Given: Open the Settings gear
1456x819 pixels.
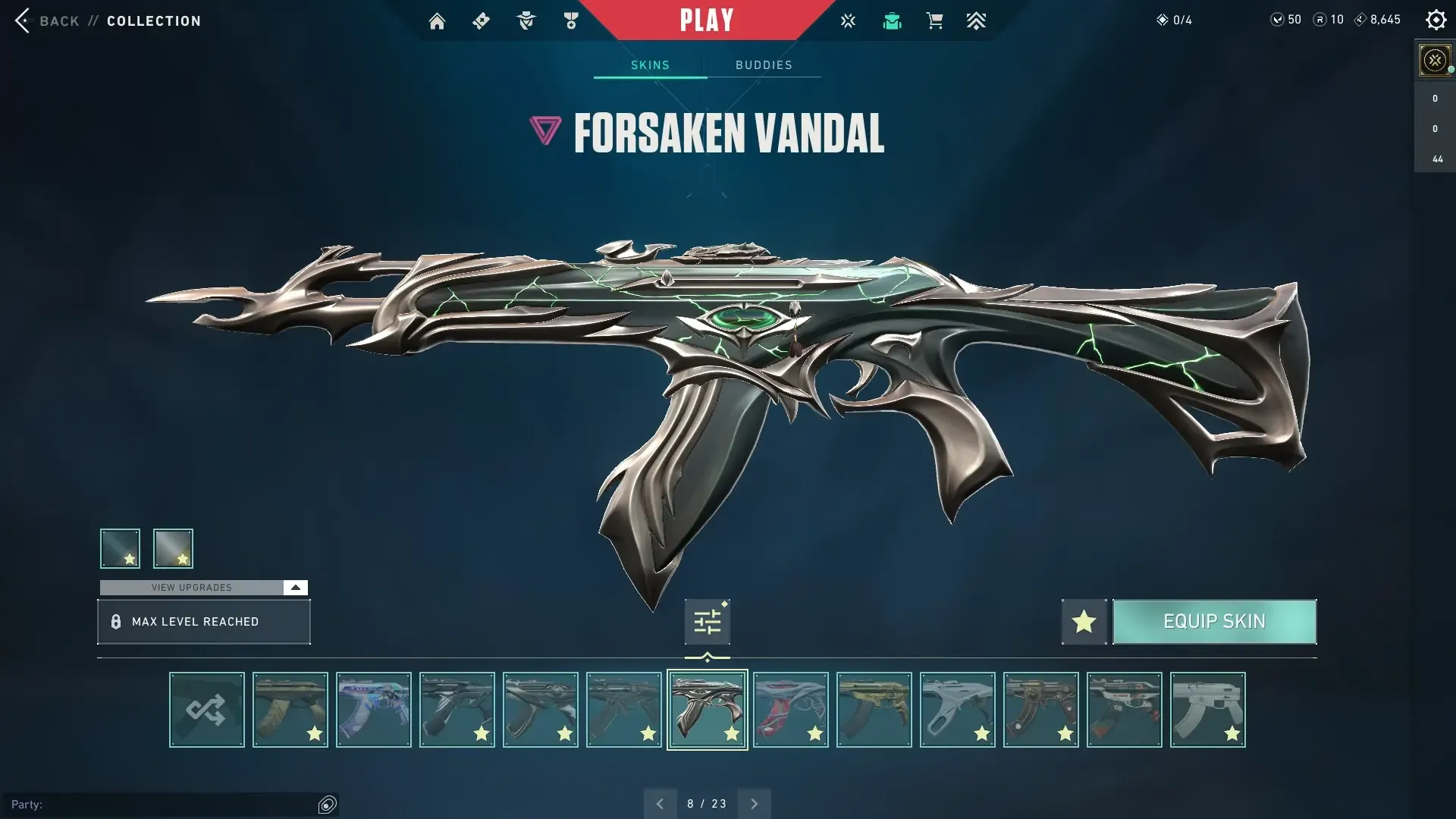Looking at the screenshot, I should coord(1436,20).
